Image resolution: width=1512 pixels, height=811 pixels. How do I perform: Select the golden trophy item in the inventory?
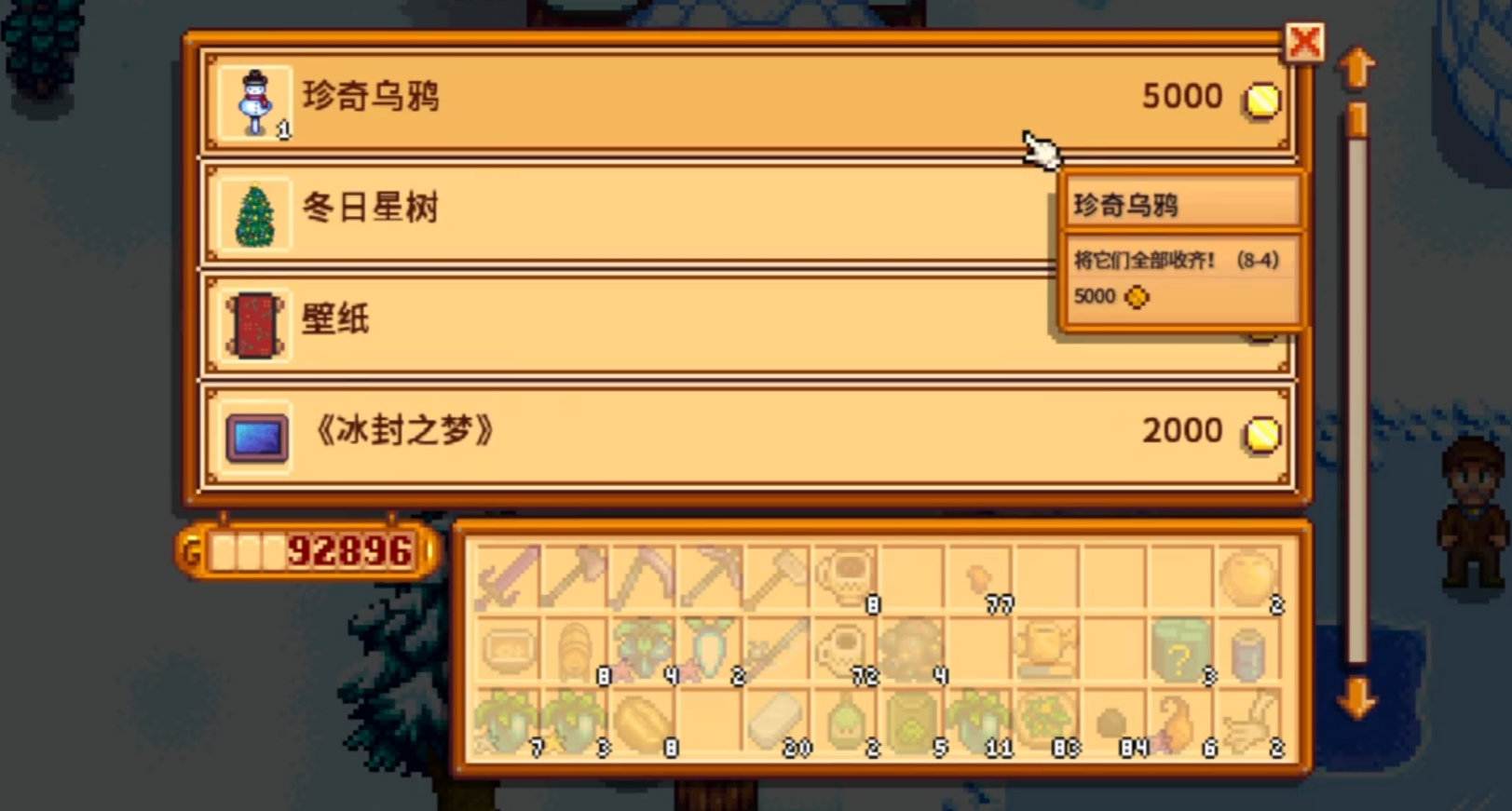(x=1045, y=647)
